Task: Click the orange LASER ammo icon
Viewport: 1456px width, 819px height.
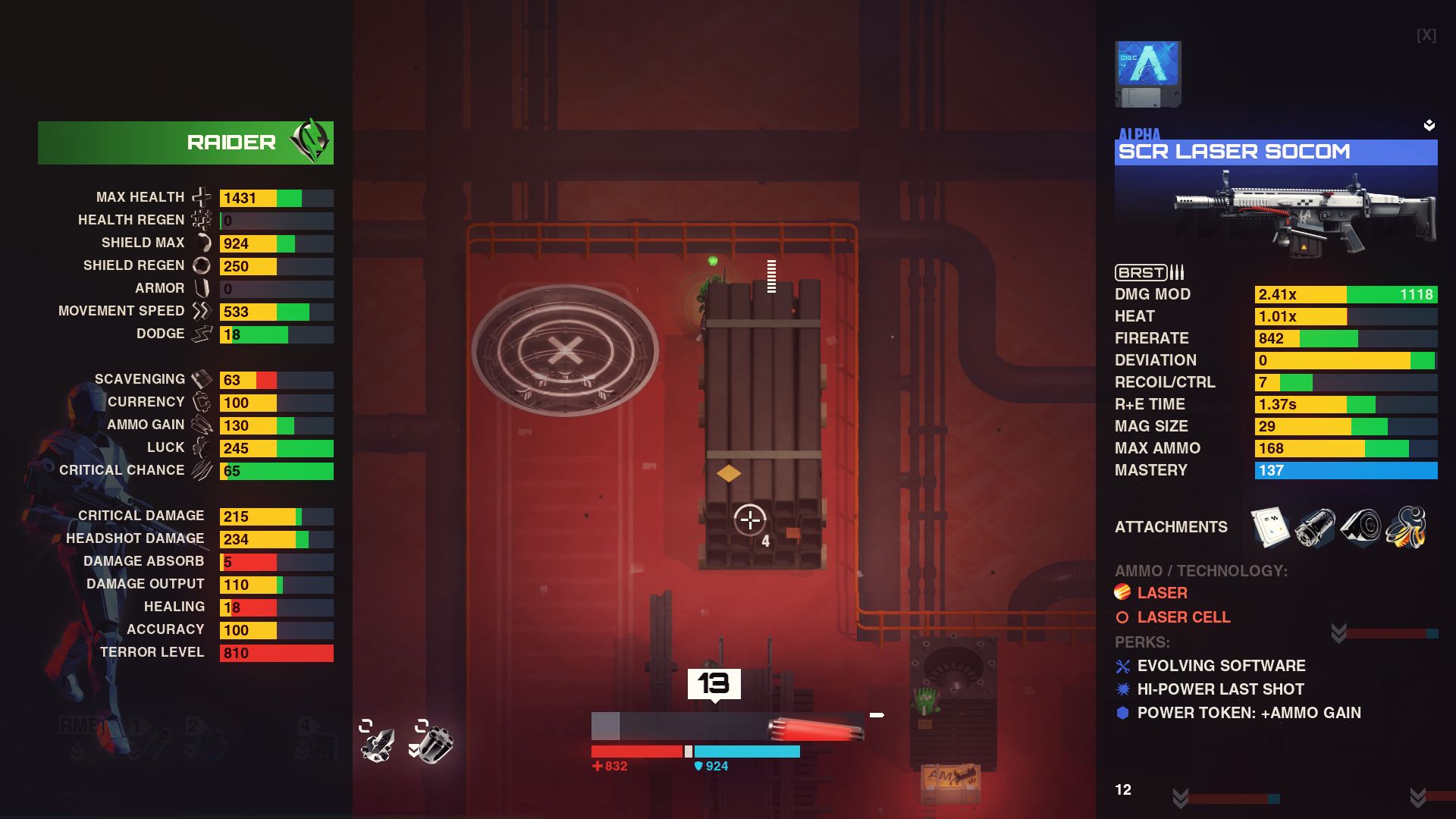Action: tap(1122, 592)
